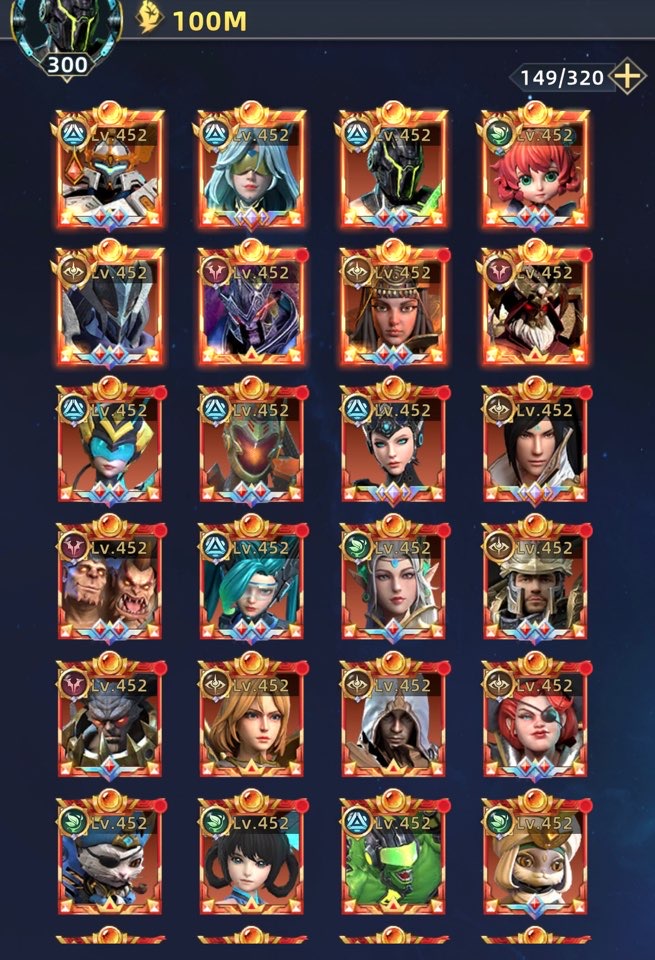Select the white-armored robot hero card
Image resolution: width=655 pixels, height=960 pixels.
pyautogui.click(x=110, y=170)
